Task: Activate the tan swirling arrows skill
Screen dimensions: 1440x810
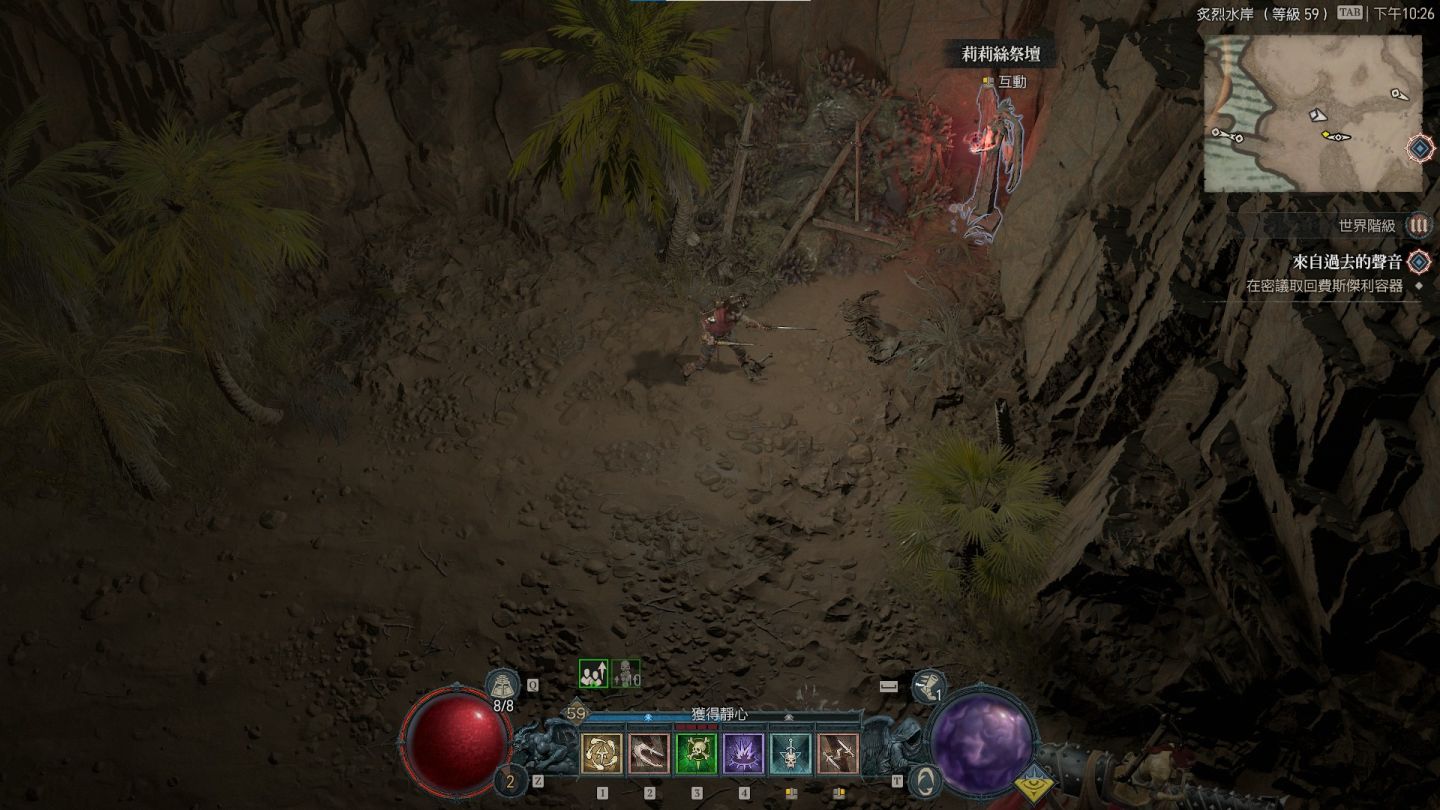Action: click(601, 754)
